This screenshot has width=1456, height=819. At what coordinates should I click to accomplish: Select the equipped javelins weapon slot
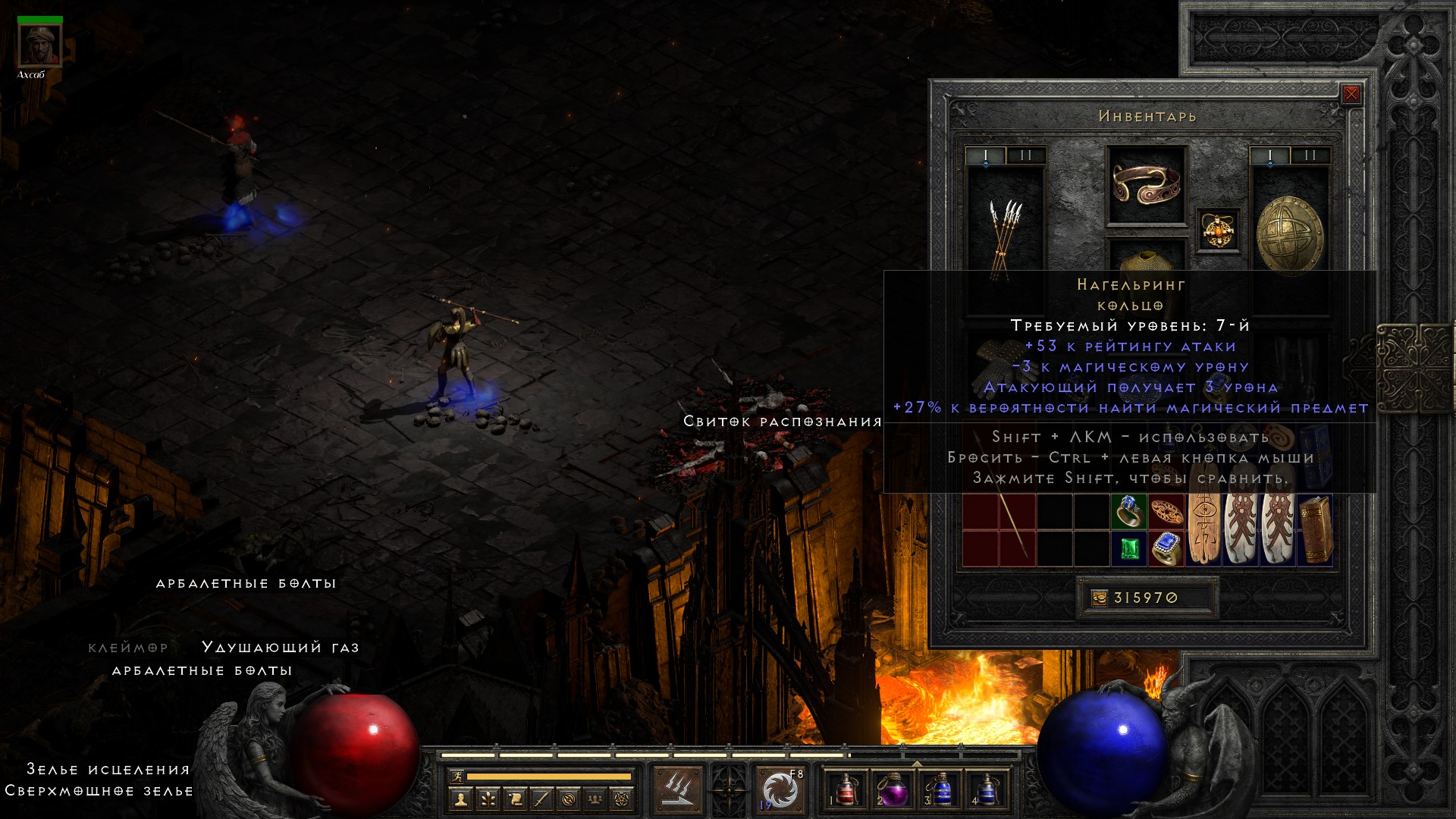1005,235
